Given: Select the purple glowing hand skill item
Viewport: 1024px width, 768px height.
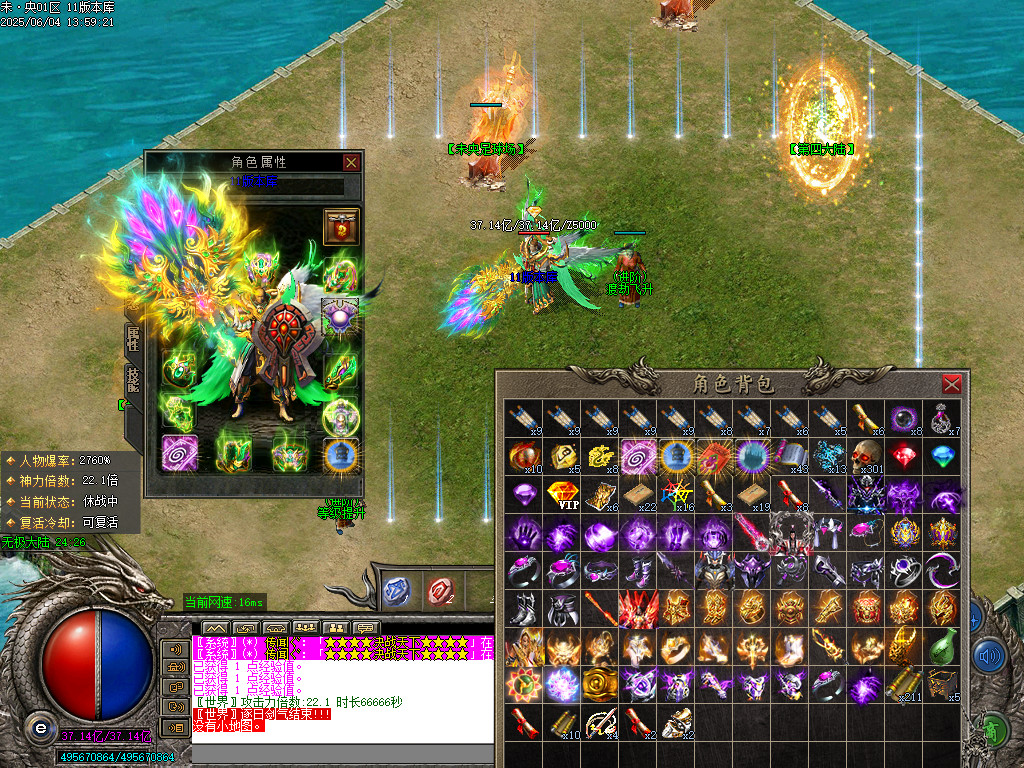Looking at the screenshot, I should click(x=524, y=533).
